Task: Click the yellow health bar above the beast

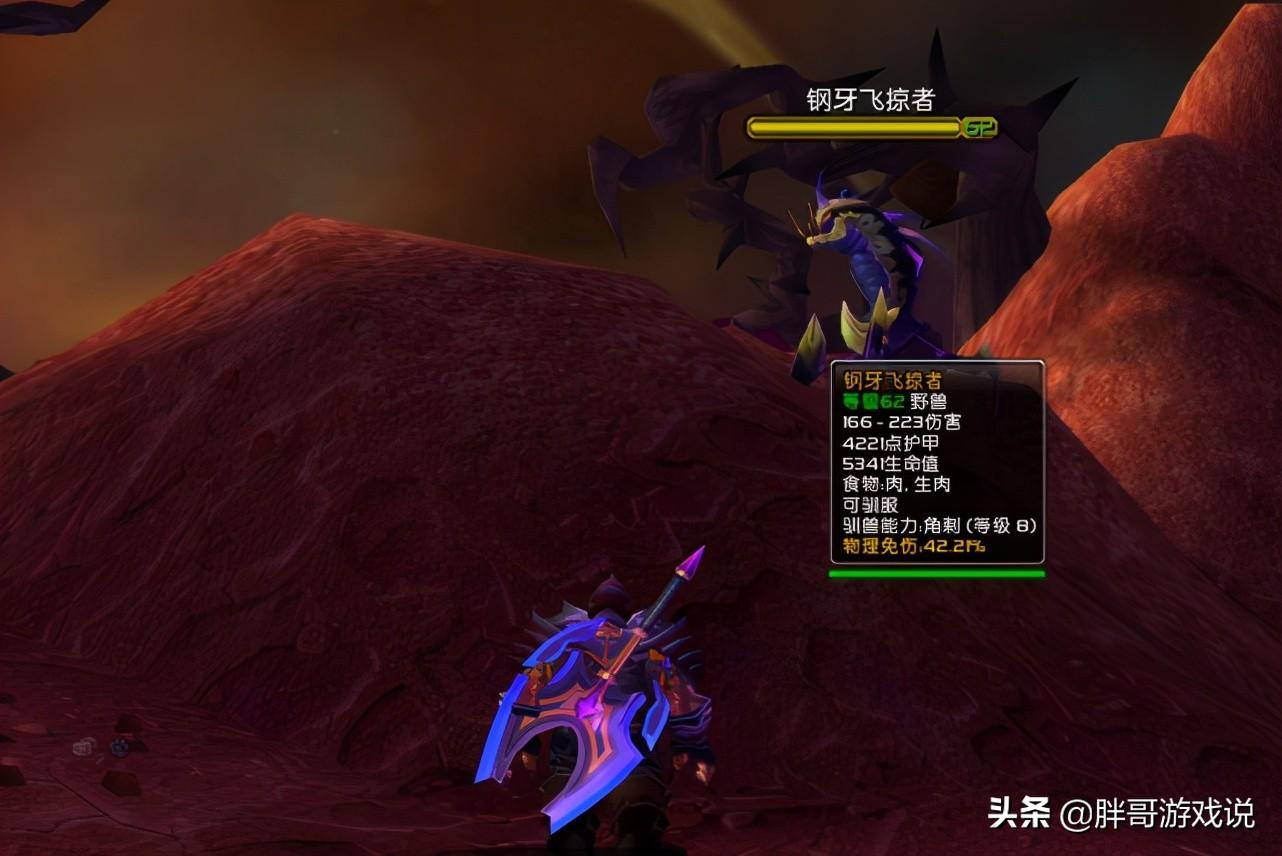Action: (850, 129)
